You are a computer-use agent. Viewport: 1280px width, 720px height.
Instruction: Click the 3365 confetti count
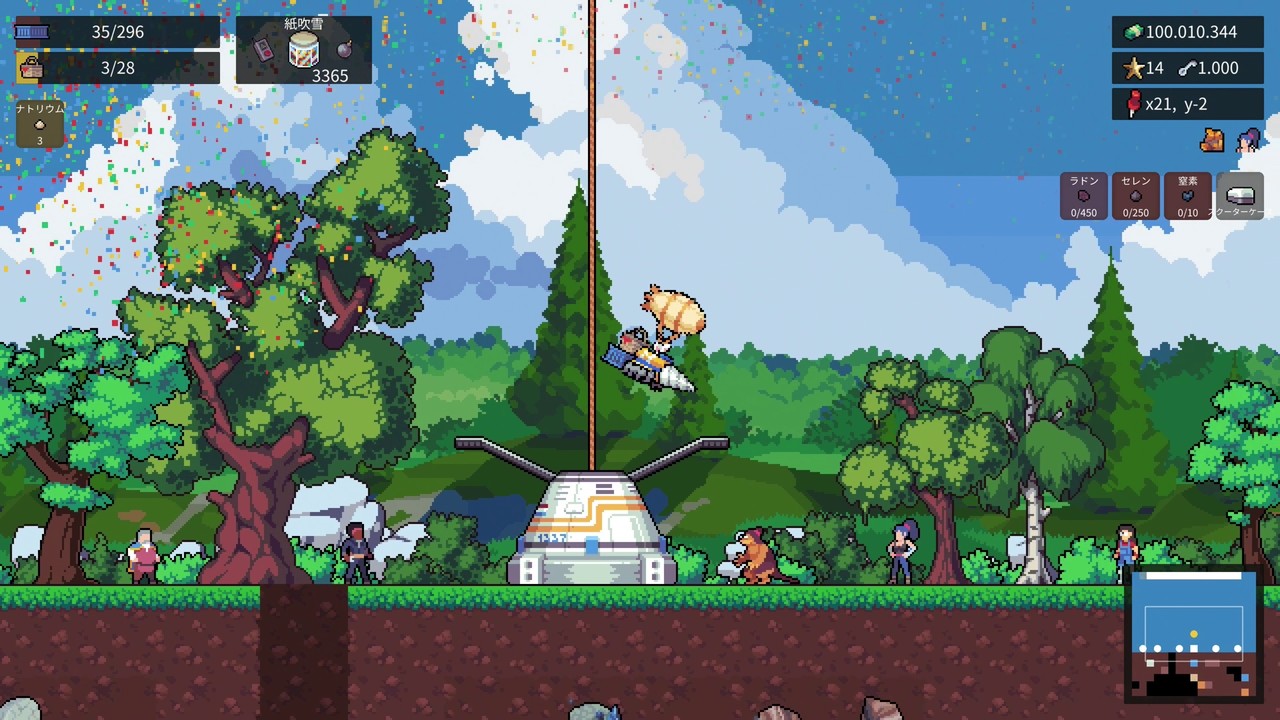coord(331,75)
